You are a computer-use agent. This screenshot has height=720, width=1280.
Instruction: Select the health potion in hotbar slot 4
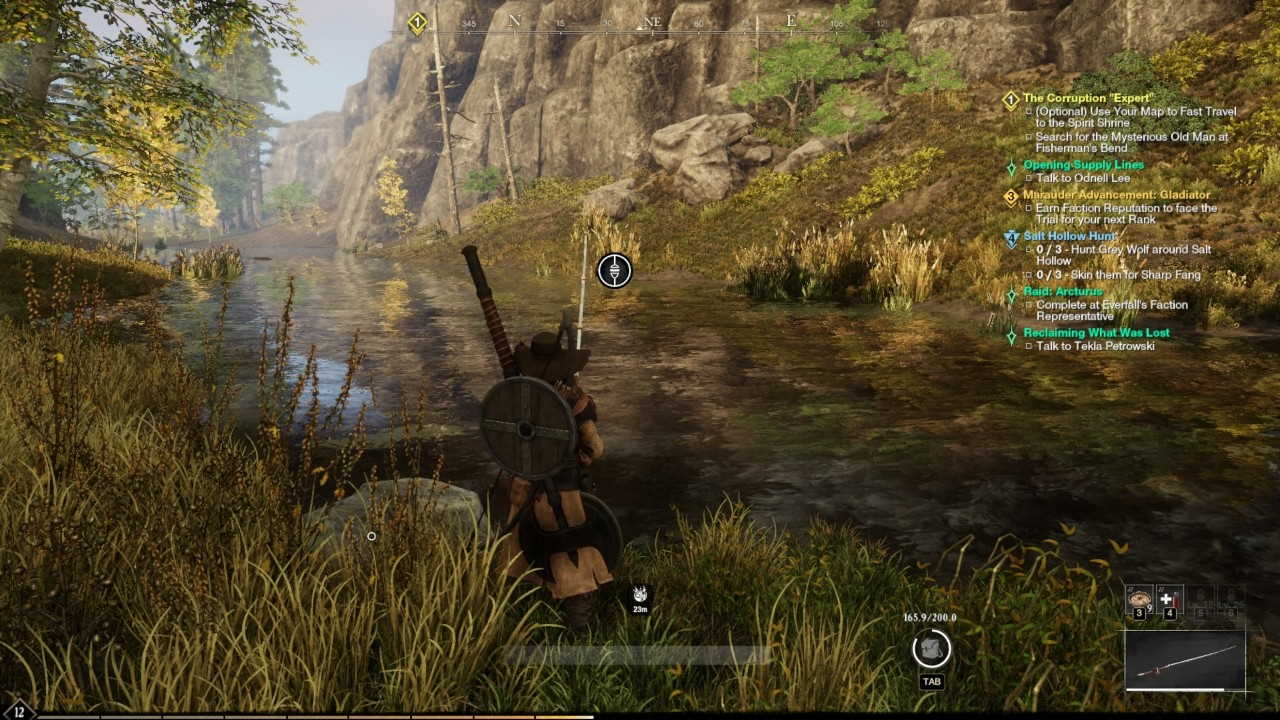click(1170, 598)
